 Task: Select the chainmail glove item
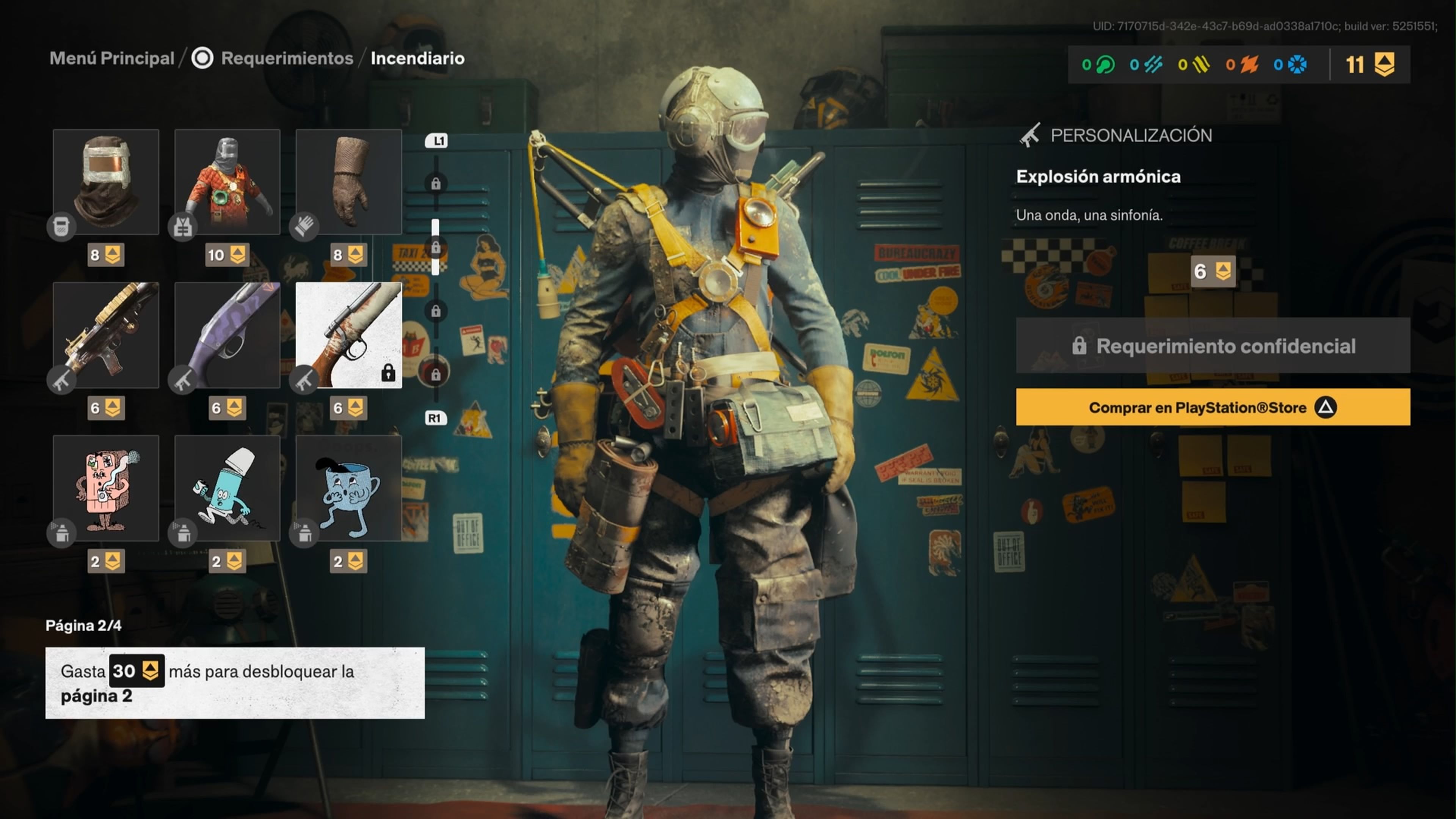tap(349, 182)
